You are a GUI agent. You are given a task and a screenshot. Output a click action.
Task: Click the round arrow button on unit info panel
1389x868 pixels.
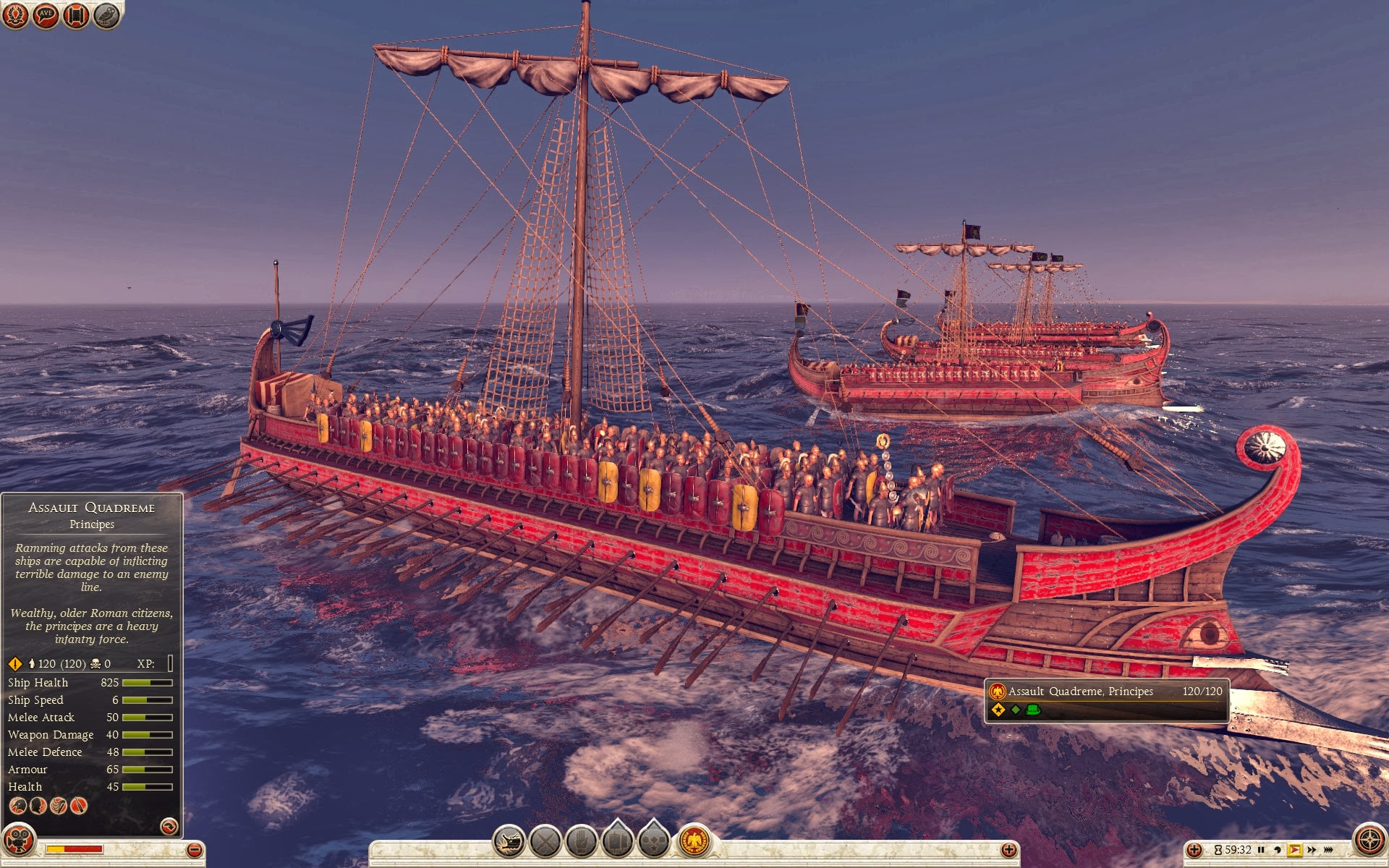point(169,826)
